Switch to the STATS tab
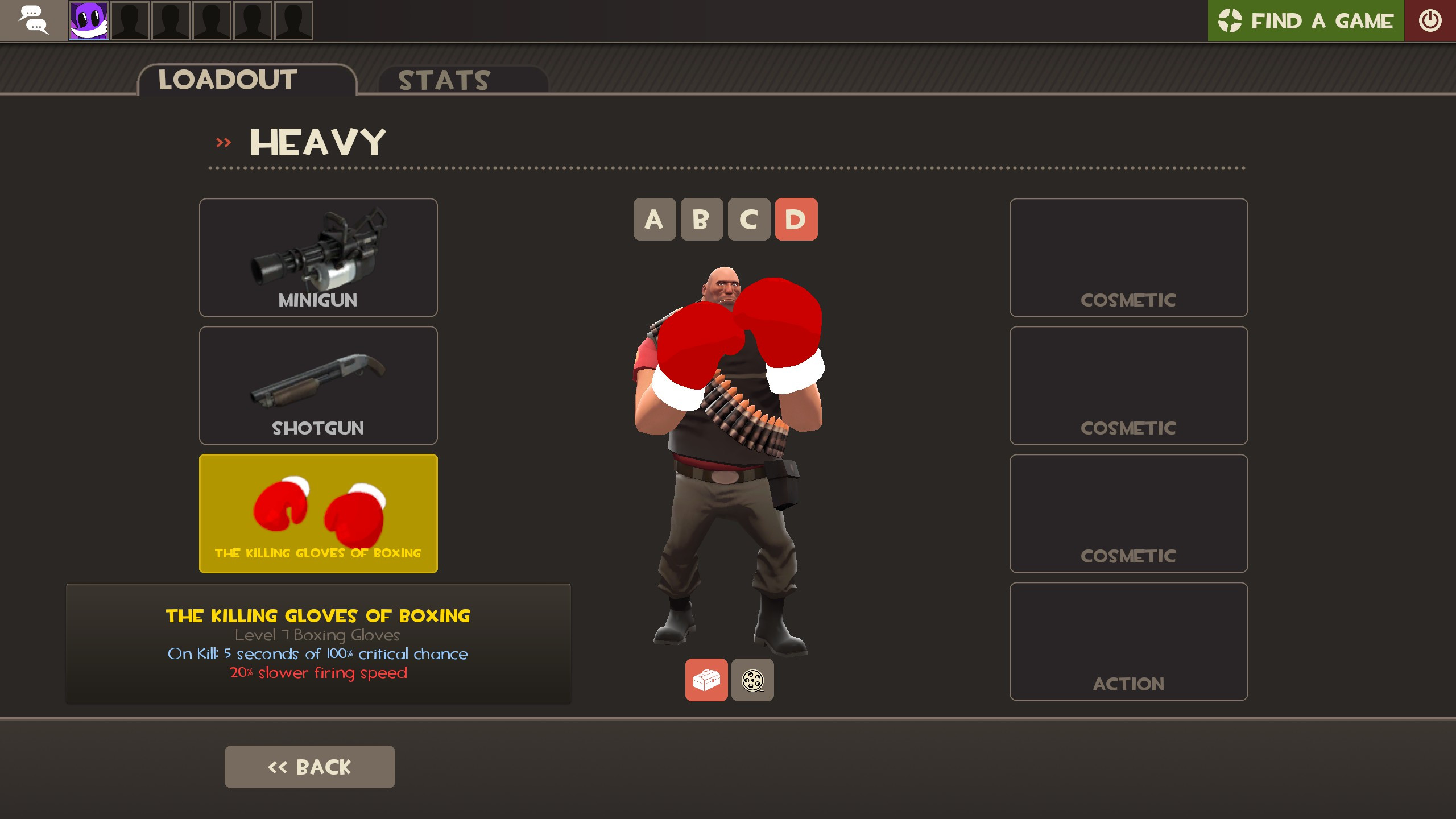The height and width of the screenshot is (819, 1456). tap(442, 80)
